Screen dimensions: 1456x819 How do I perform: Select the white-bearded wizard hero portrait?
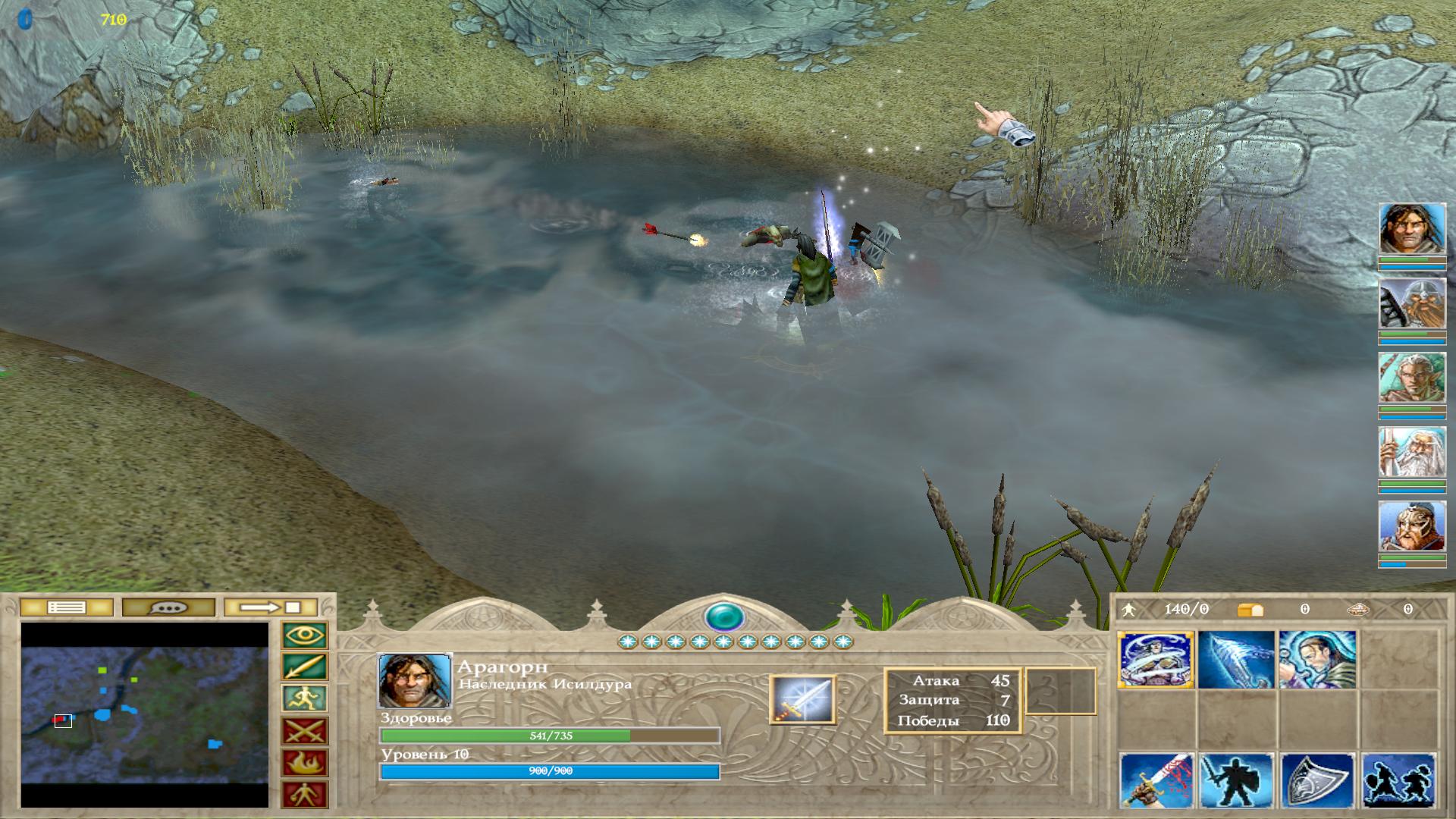tap(1412, 452)
